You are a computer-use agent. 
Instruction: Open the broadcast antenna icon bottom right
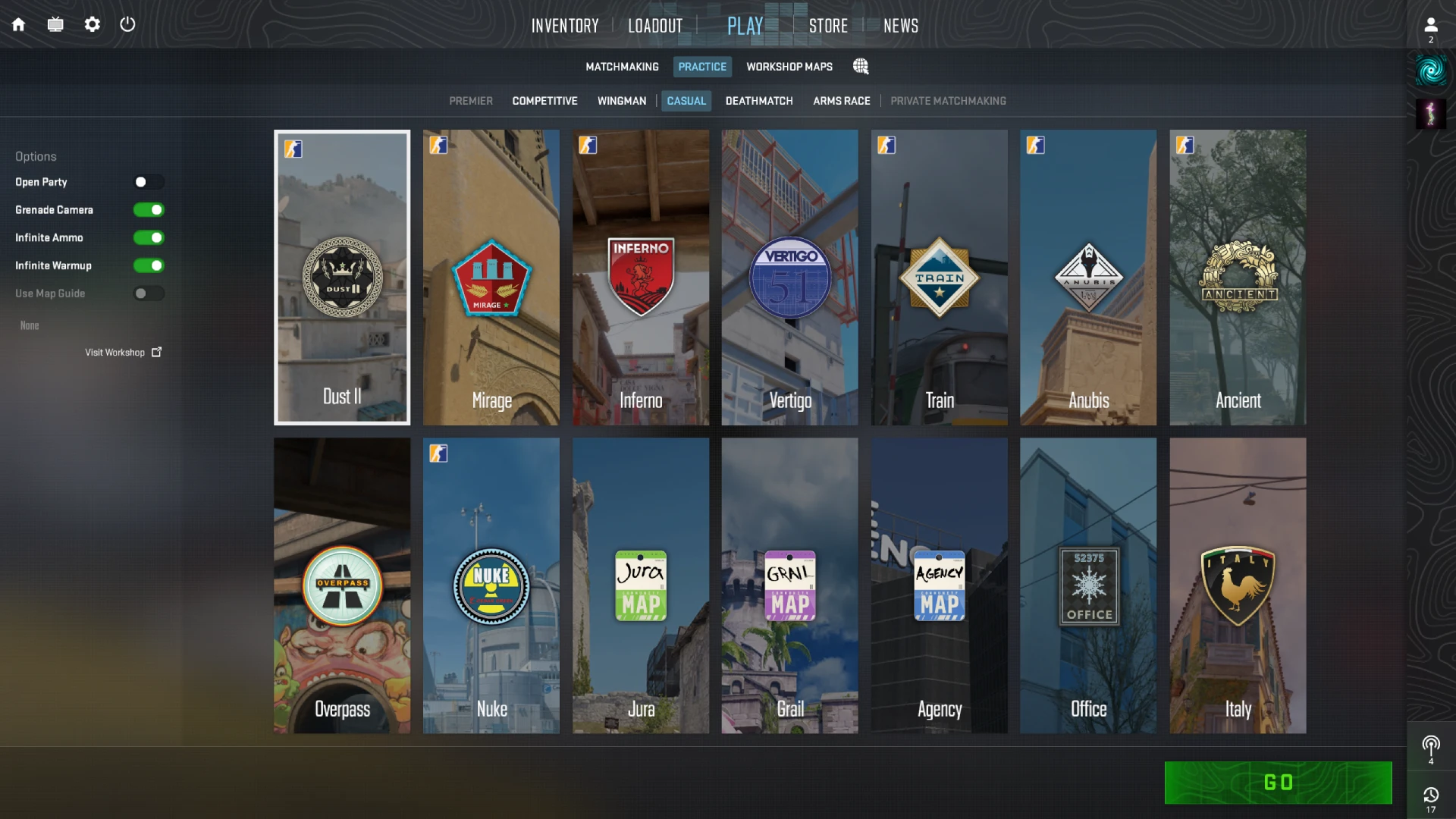pyautogui.click(x=1431, y=747)
